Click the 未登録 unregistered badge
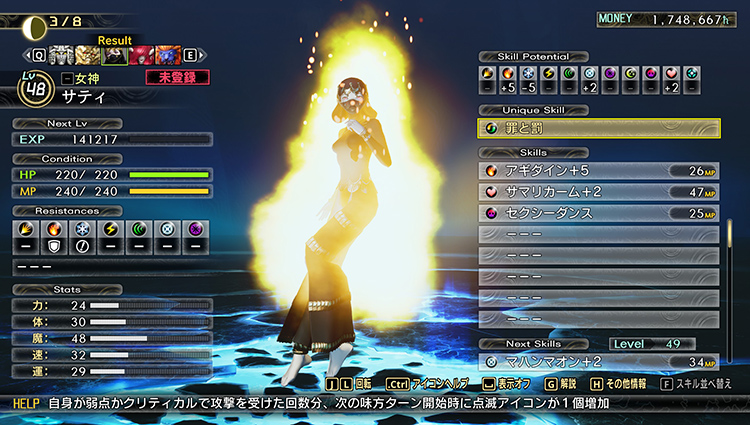The height and width of the screenshot is (425, 750). tap(171, 77)
